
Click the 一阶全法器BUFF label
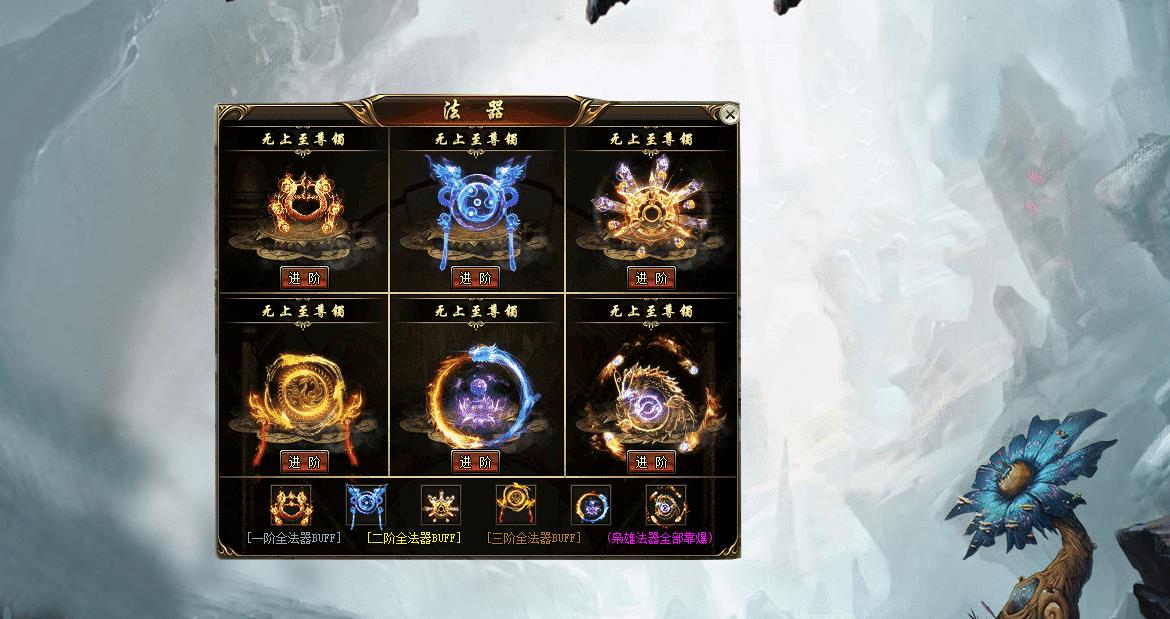point(293,538)
